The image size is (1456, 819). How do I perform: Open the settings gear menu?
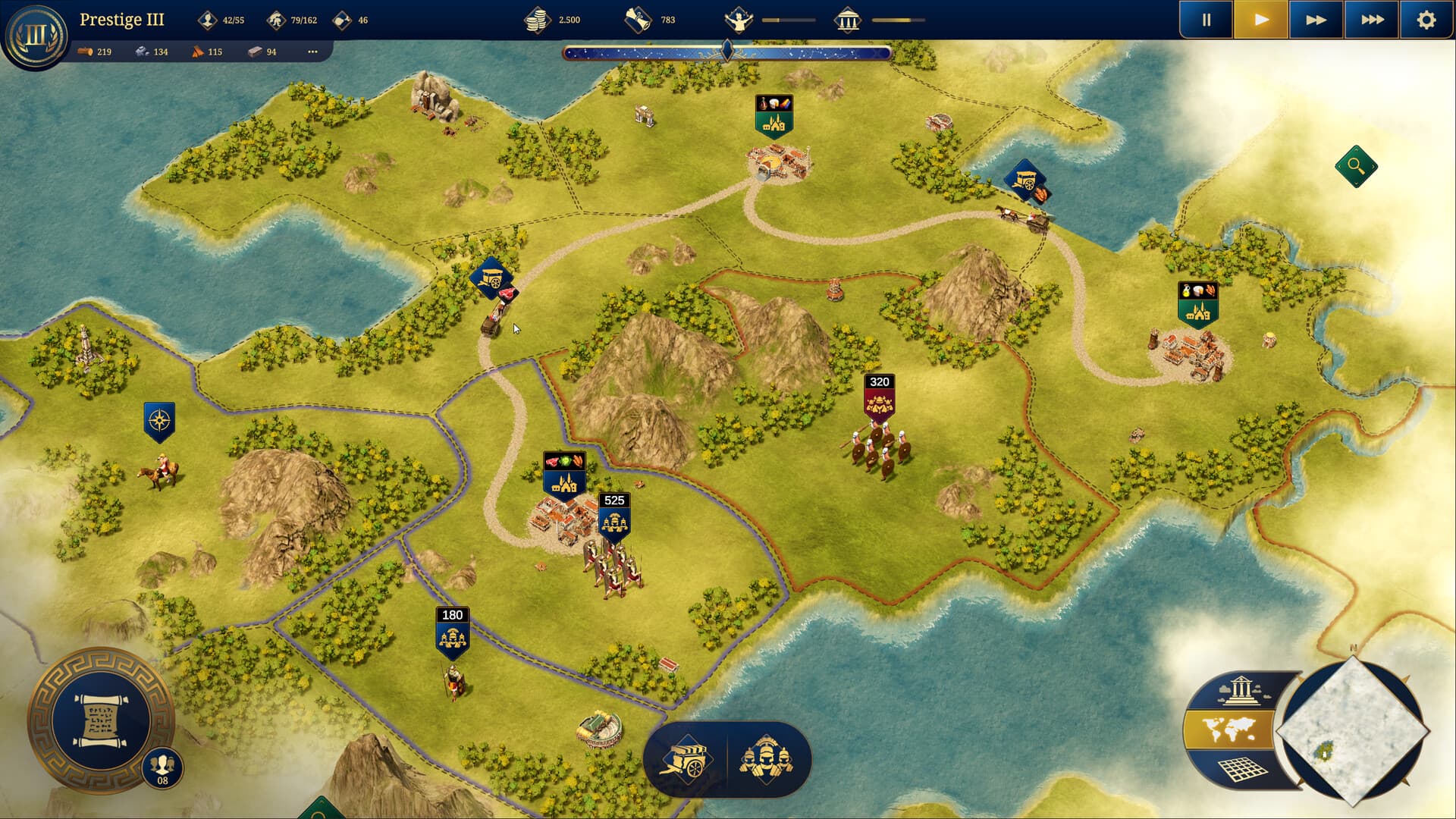(1427, 20)
